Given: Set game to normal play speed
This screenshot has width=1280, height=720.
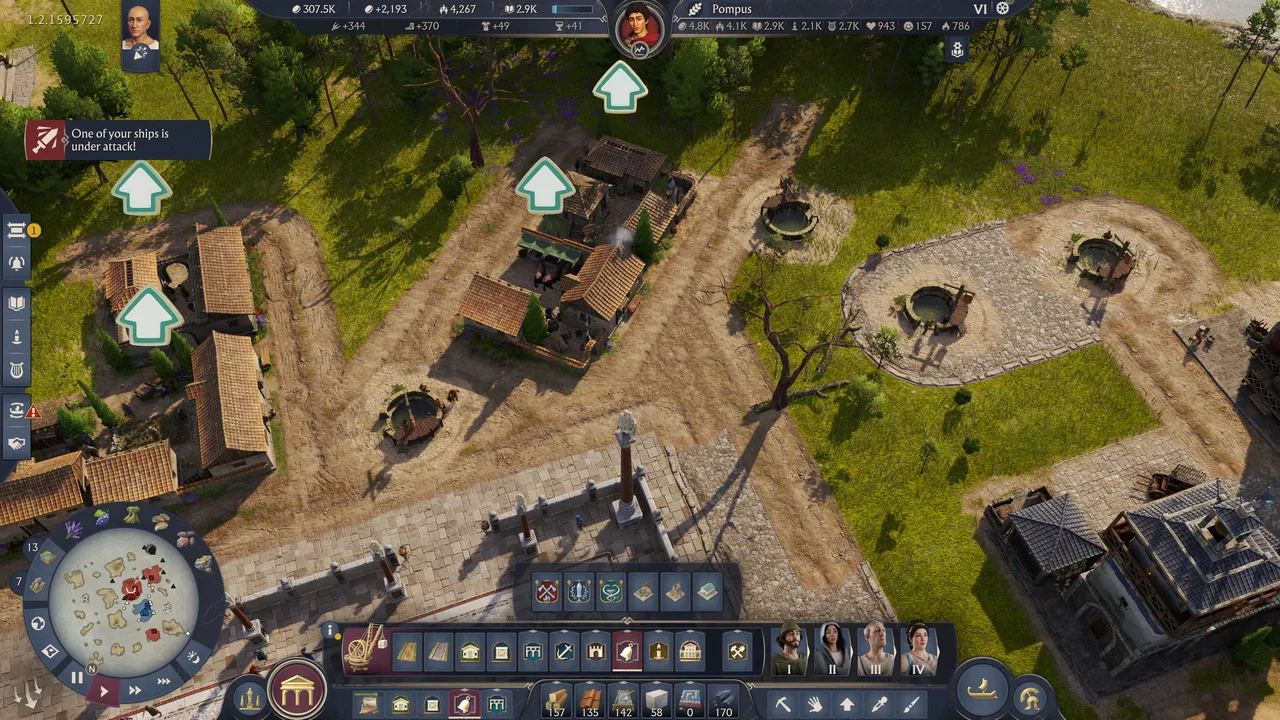Looking at the screenshot, I should (104, 690).
